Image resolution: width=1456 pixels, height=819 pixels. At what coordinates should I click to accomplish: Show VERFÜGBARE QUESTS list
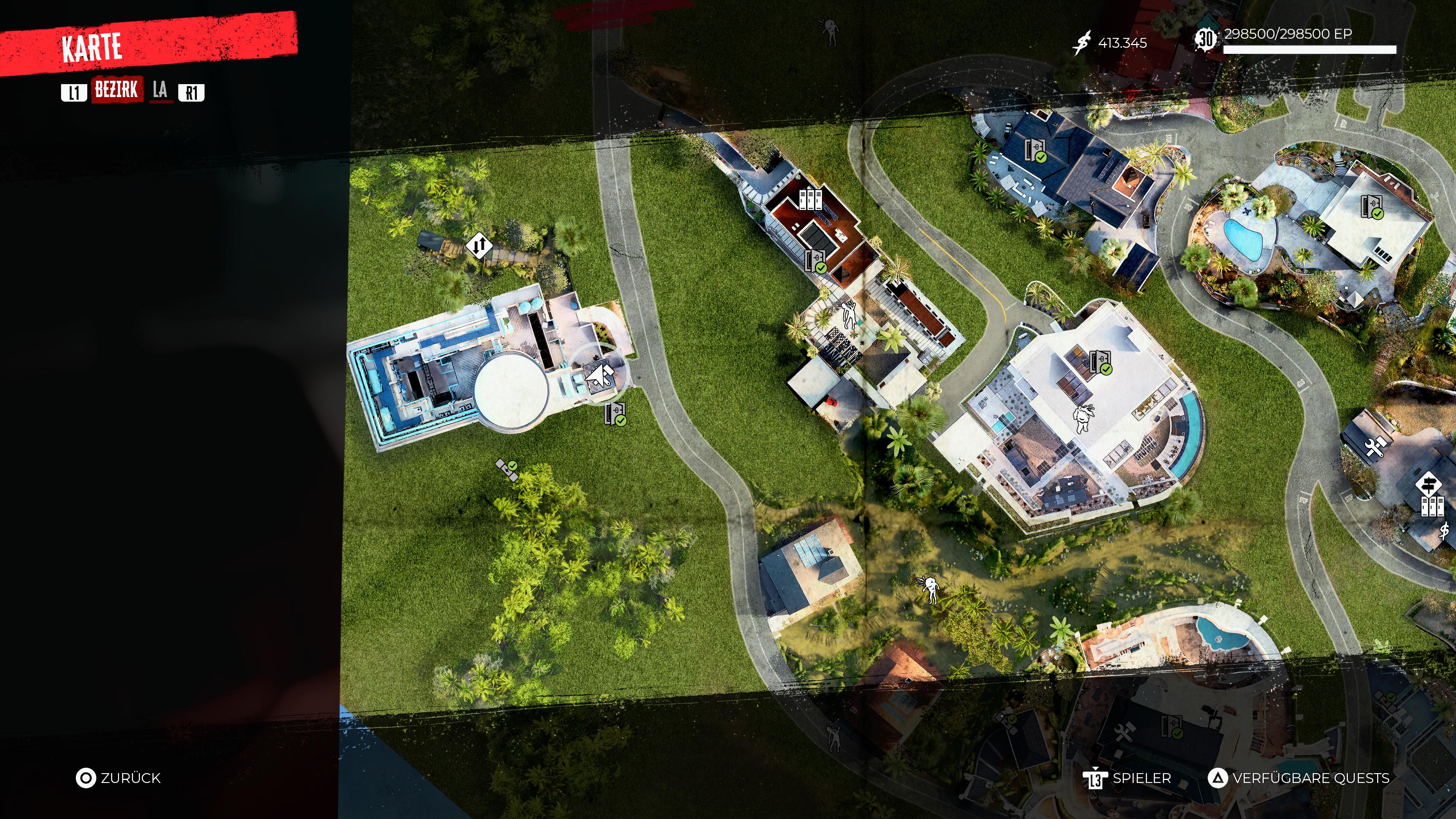(1299, 778)
